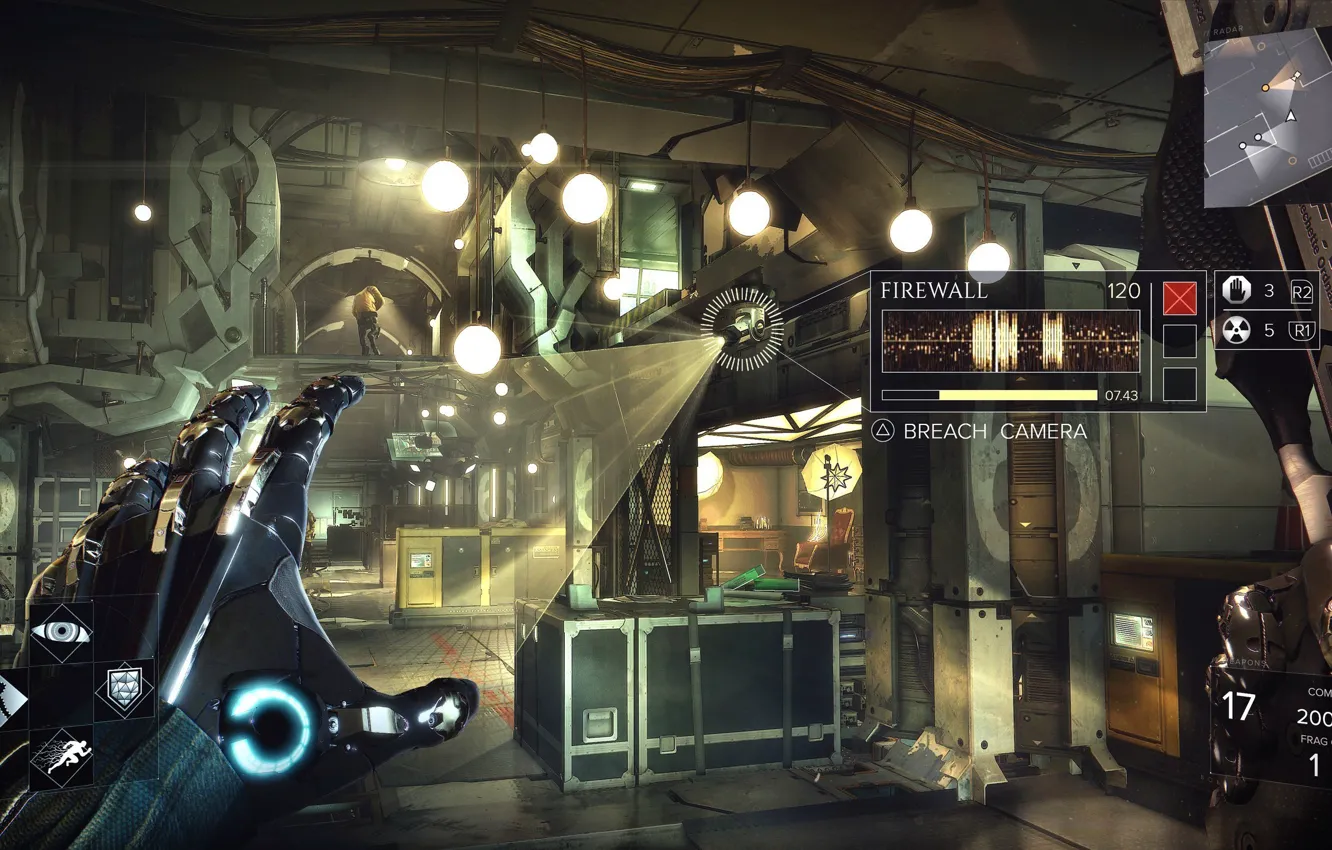This screenshot has height=850, width=1332.
Task: Select the FIREWALL header tab
Action: coord(934,291)
